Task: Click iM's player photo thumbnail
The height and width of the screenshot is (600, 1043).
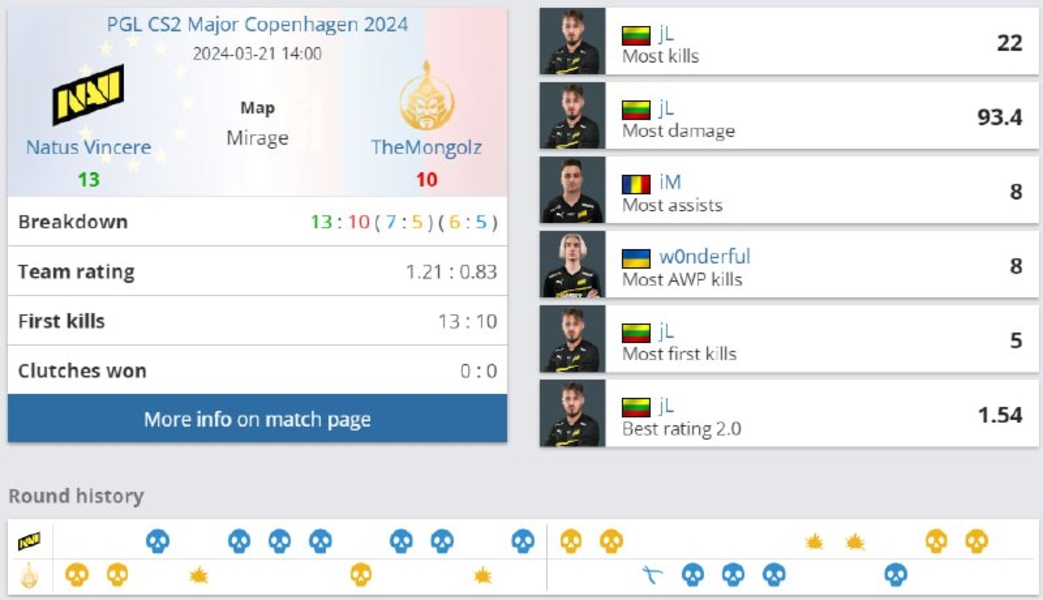Action: [x=573, y=190]
